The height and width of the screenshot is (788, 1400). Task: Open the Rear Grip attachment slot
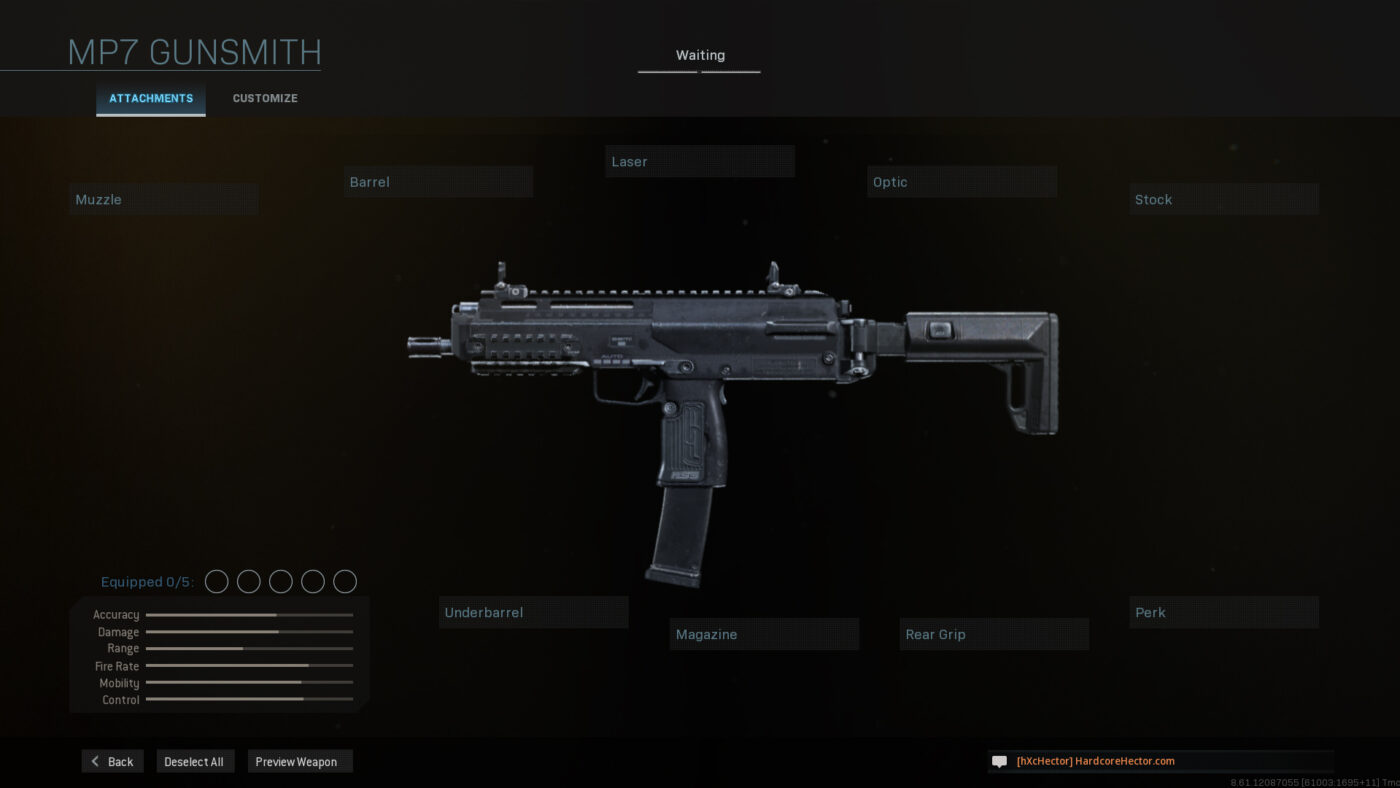[993, 633]
